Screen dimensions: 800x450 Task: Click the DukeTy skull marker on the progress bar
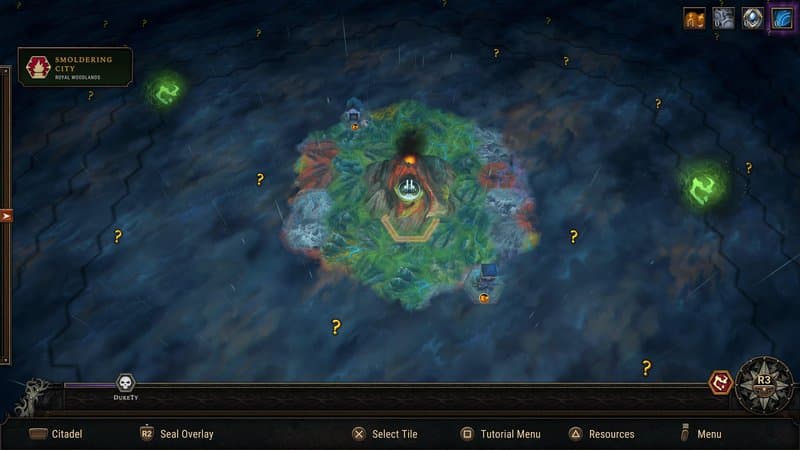pos(125,384)
